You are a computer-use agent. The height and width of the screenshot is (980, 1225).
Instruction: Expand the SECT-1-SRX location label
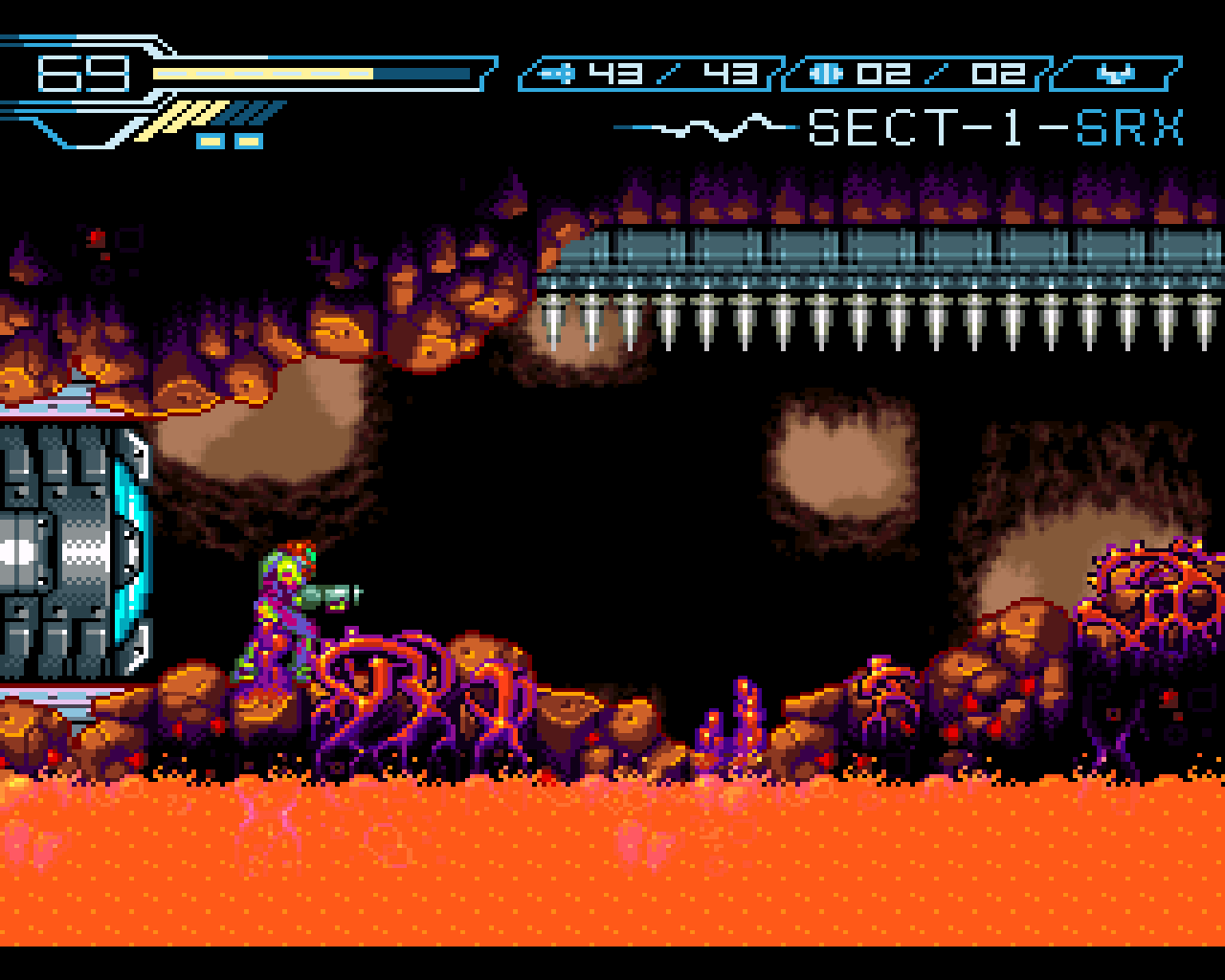995,127
